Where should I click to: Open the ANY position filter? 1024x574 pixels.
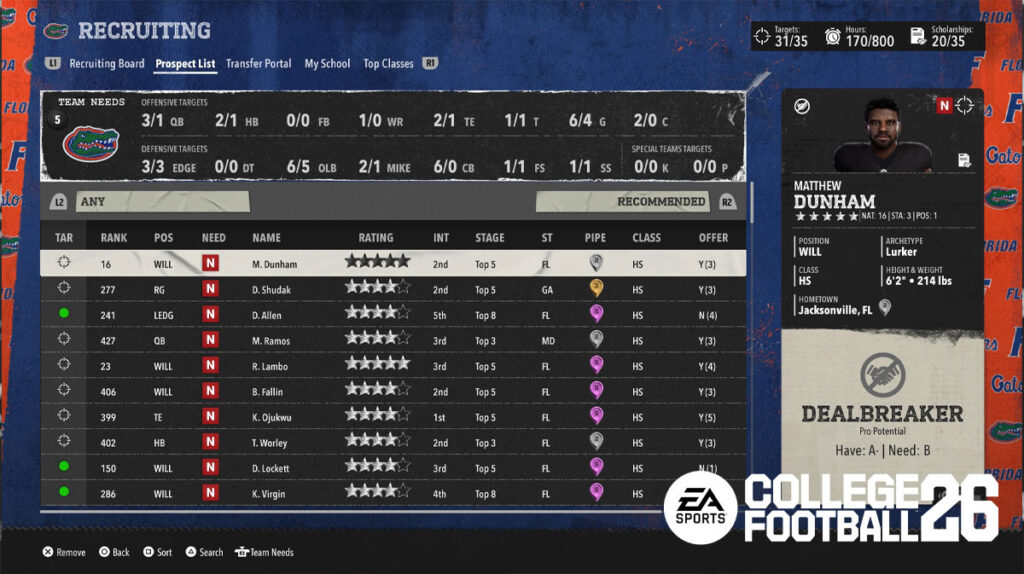click(x=160, y=202)
